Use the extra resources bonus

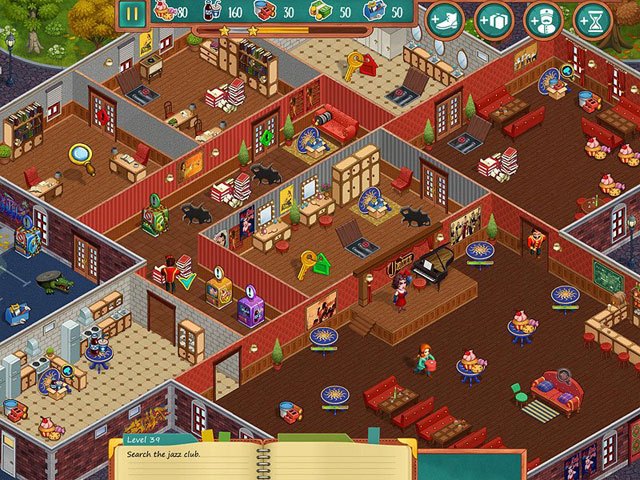(x=494, y=19)
